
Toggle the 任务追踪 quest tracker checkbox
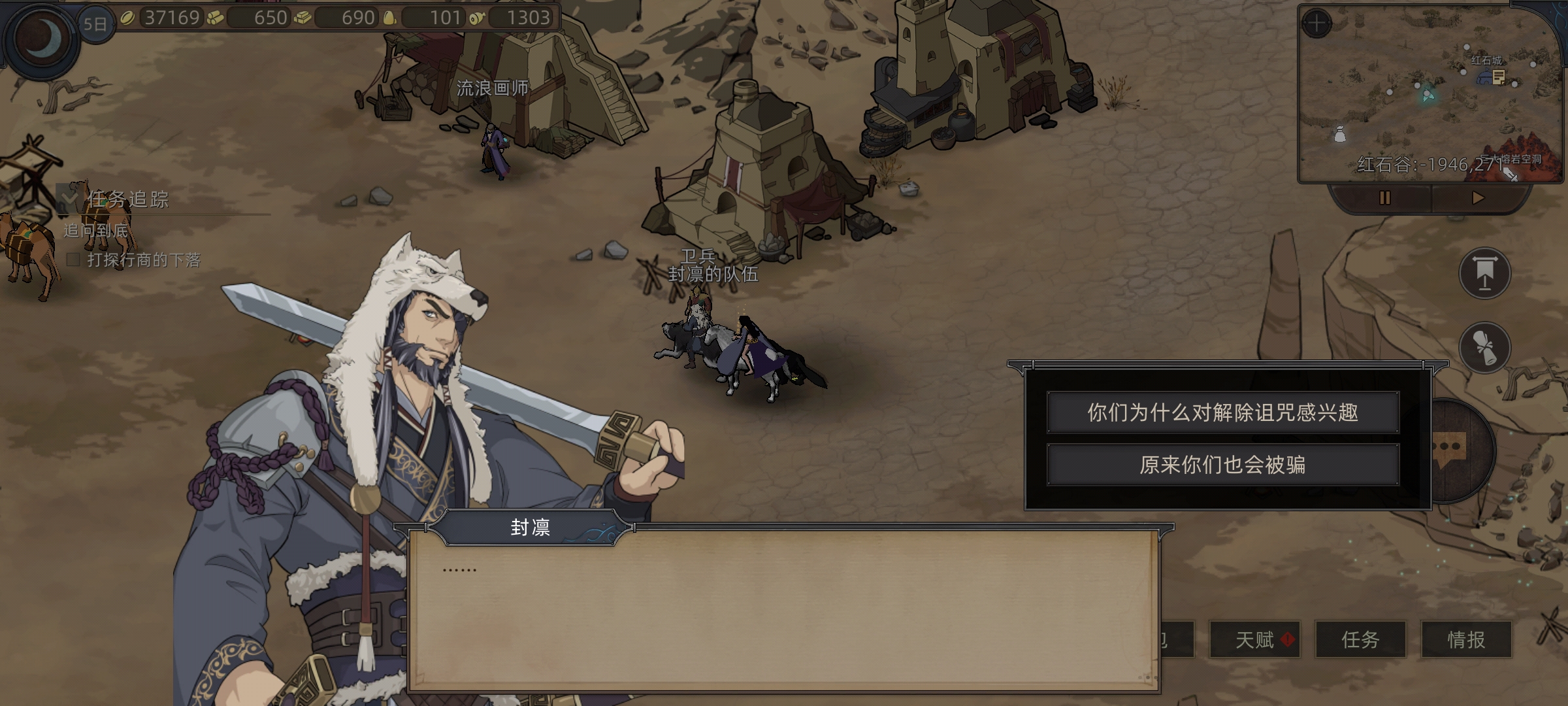tap(68, 196)
